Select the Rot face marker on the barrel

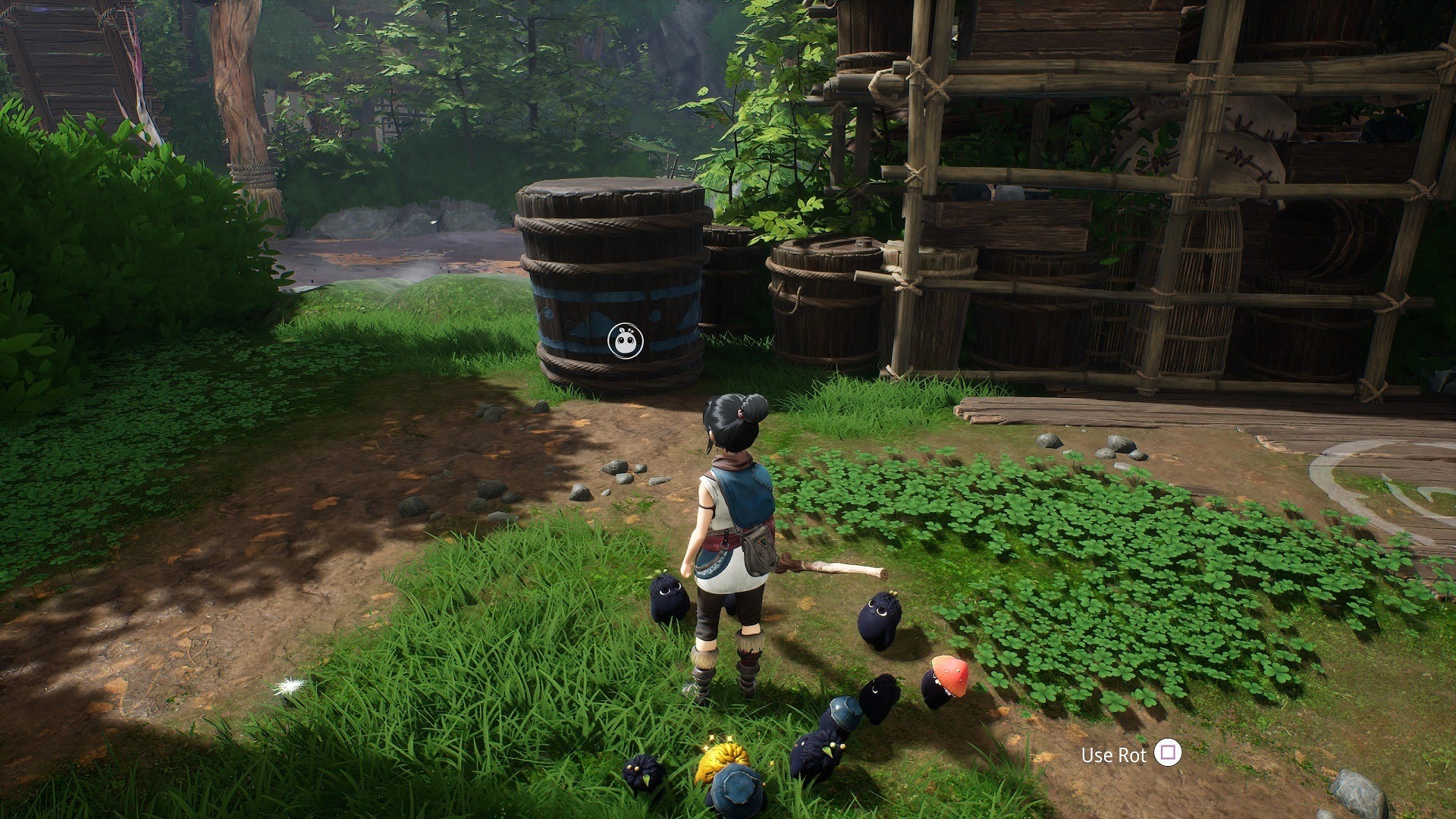pos(626,340)
